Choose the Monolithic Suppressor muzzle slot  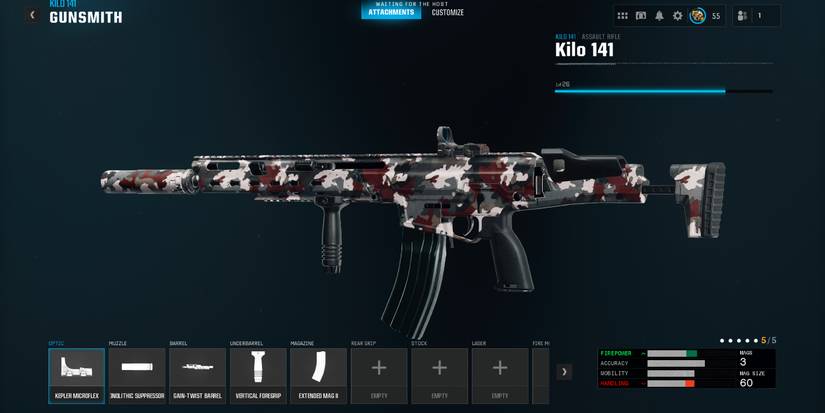(137, 375)
